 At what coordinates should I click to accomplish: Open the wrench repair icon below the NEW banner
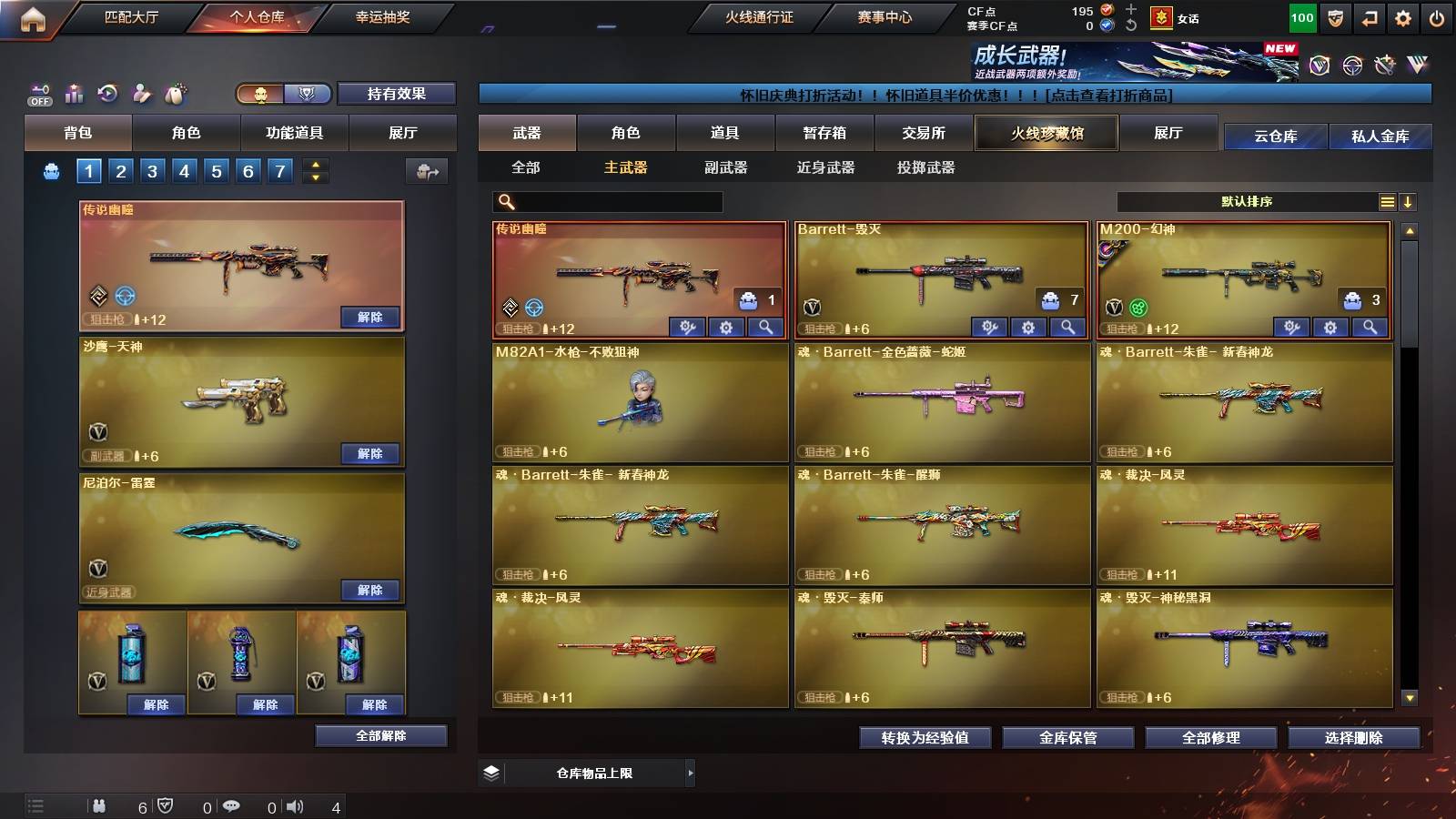(1384, 66)
